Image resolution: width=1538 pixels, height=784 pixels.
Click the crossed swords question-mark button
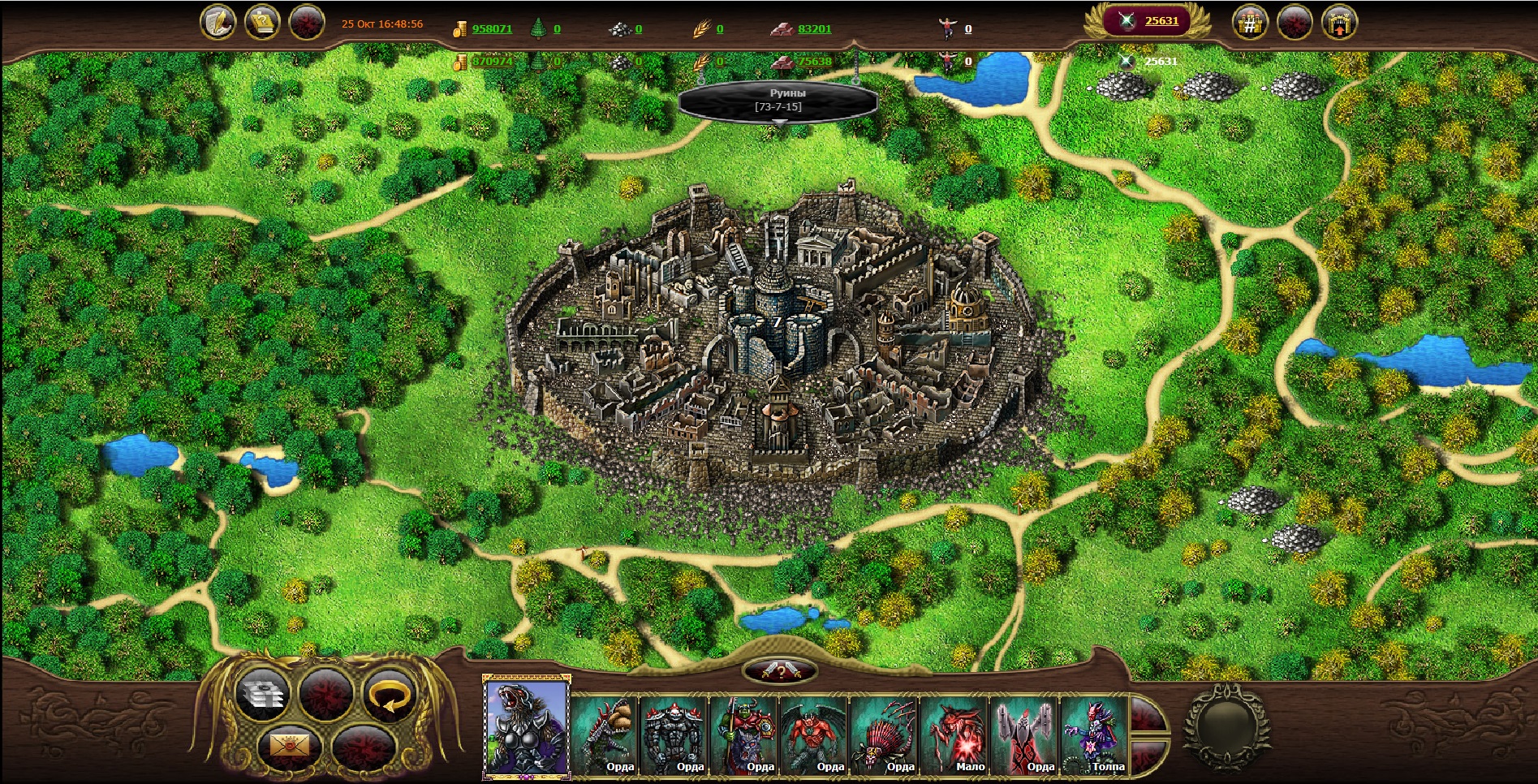pos(779,671)
